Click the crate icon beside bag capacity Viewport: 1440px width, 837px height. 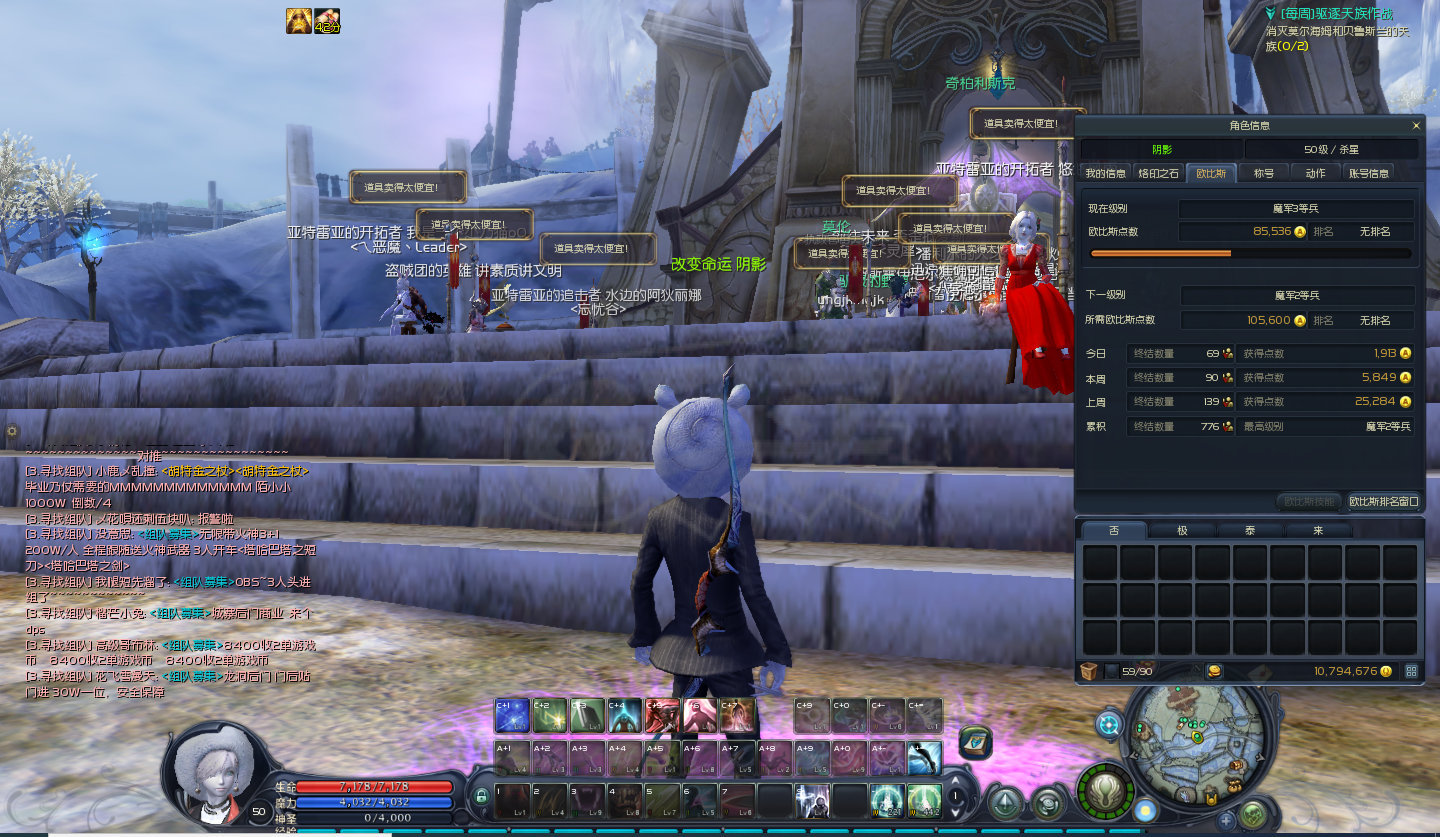(x=1090, y=671)
